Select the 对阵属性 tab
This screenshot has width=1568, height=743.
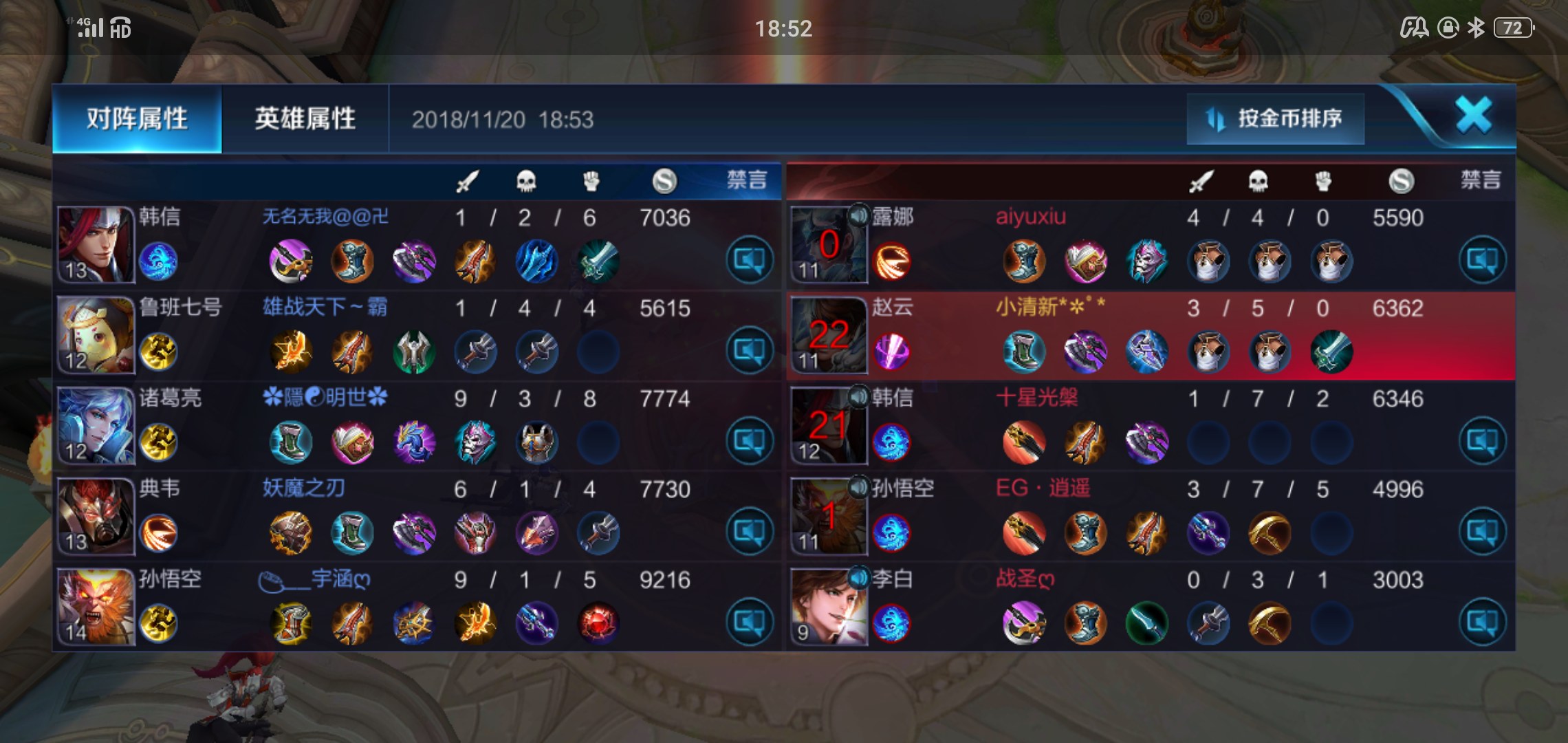click(x=137, y=119)
